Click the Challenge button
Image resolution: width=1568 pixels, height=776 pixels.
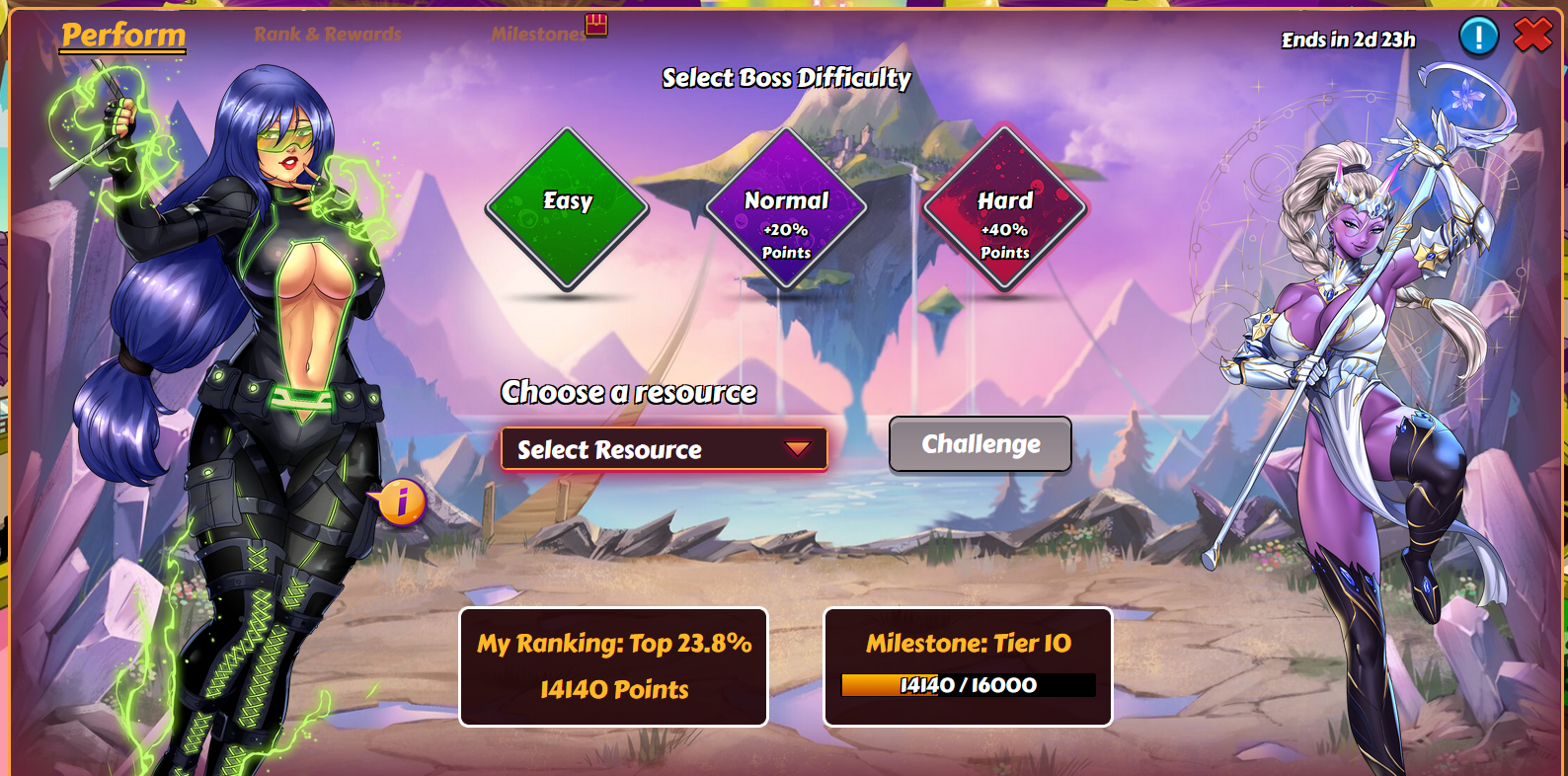click(980, 444)
